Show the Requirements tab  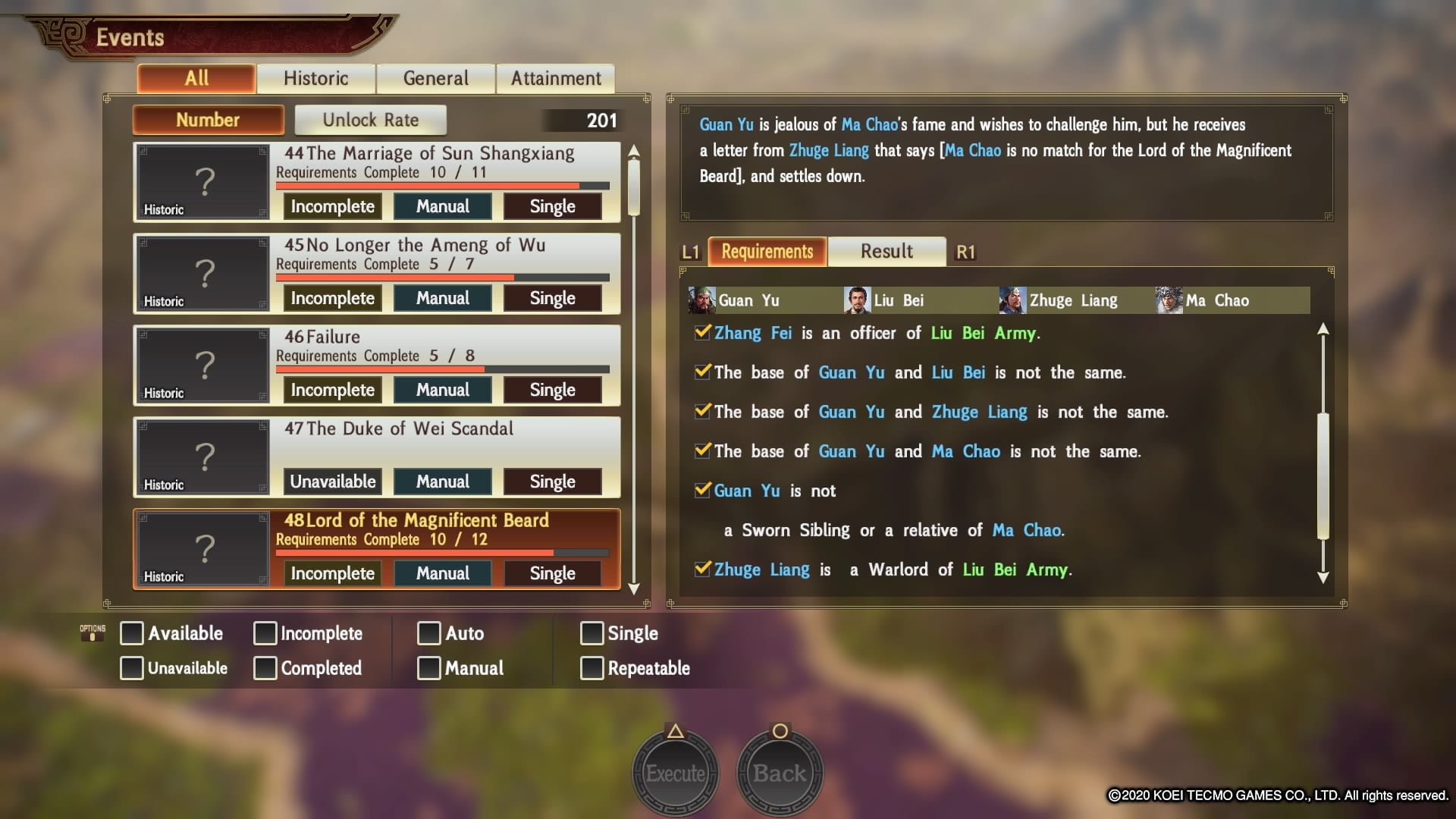(x=767, y=252)
